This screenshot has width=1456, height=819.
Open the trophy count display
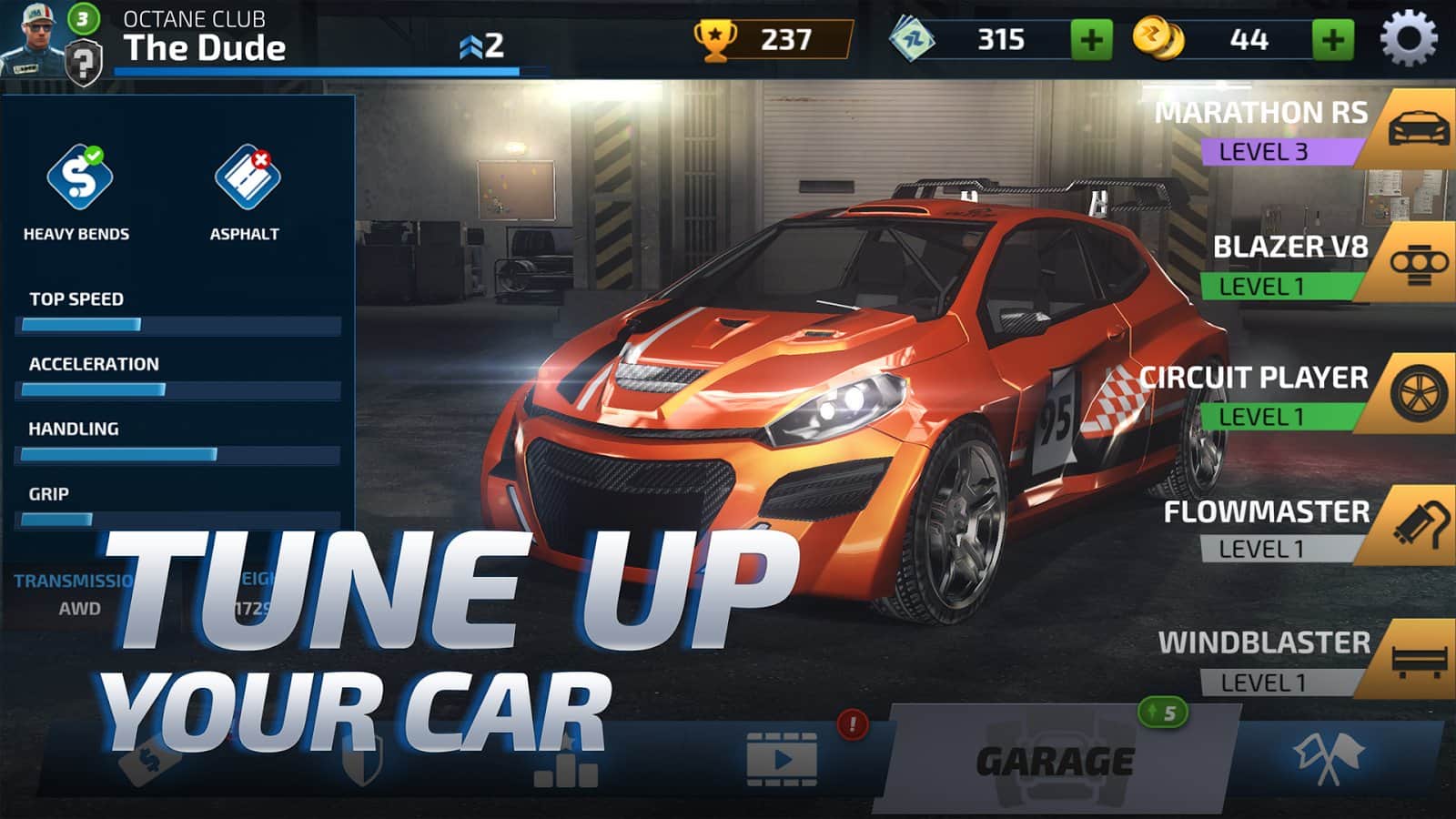point(772,40)
